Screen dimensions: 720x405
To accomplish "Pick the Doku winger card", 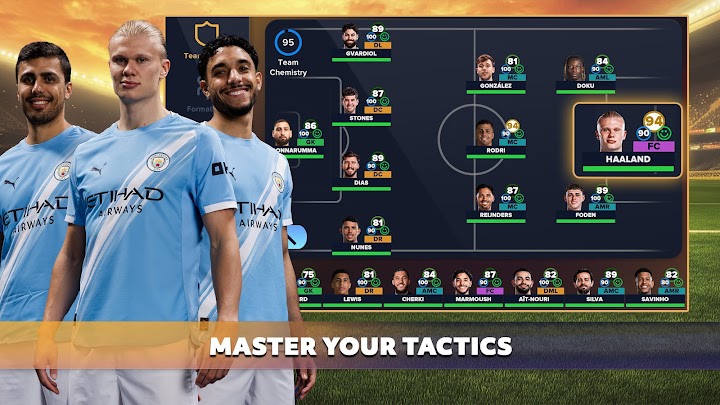I will [x=587, y=73].
